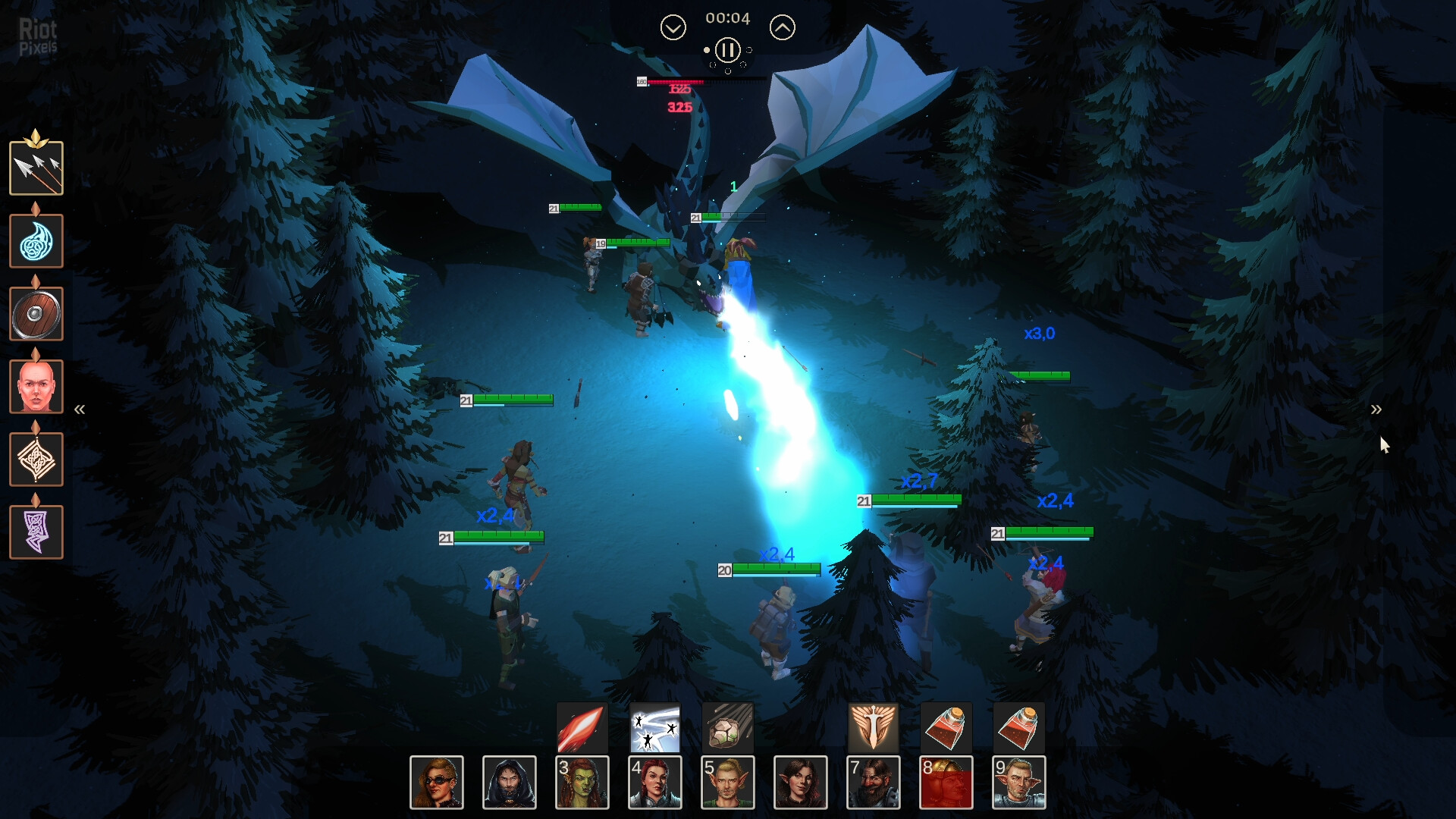Image resolution: width=1456 pixels, height=819 pixels.
Task: Use the white chain lightning ability
Action: coord(654,728)
